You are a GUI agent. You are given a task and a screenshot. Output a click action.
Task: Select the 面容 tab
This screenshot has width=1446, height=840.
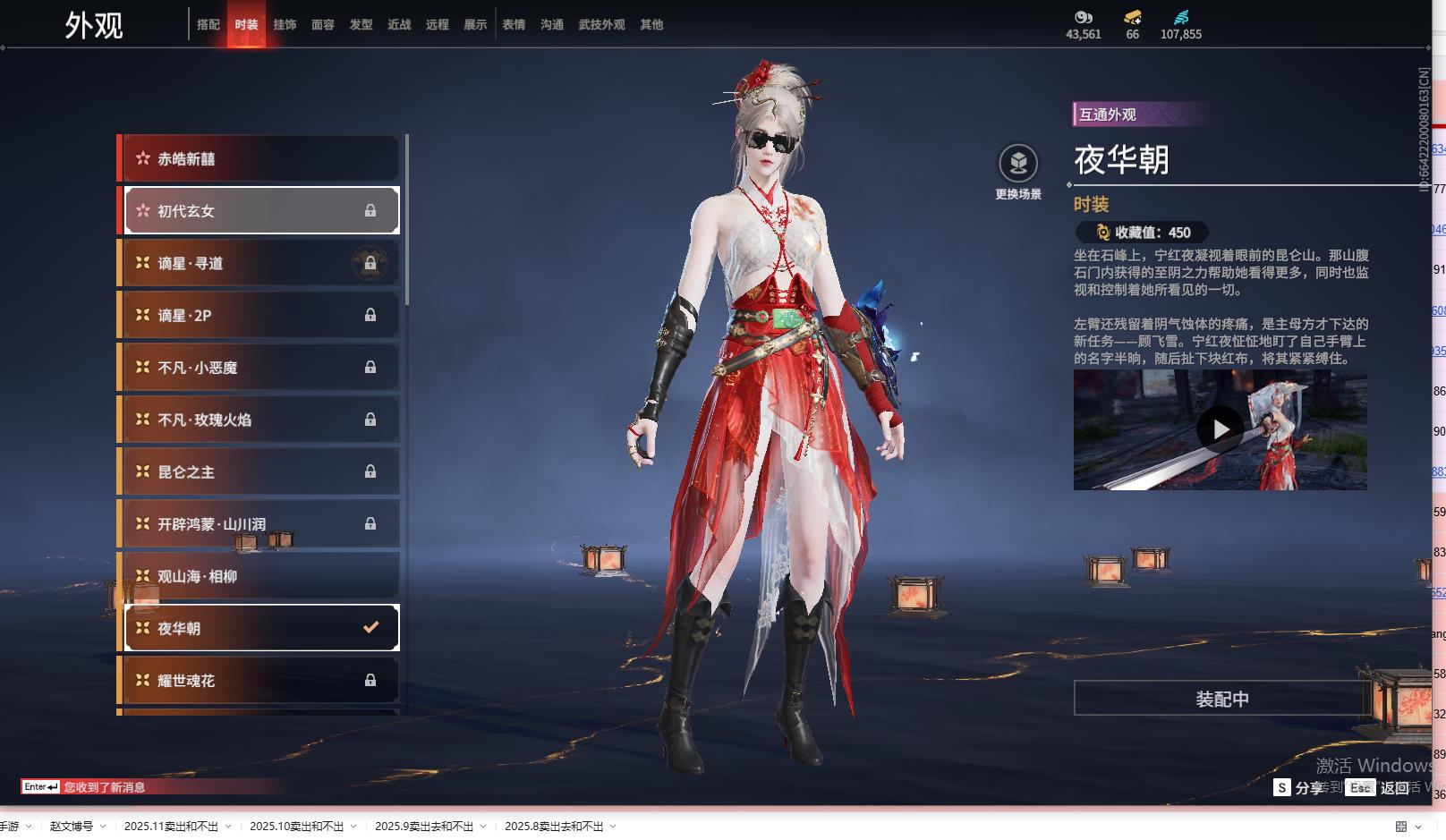point(323,25)
